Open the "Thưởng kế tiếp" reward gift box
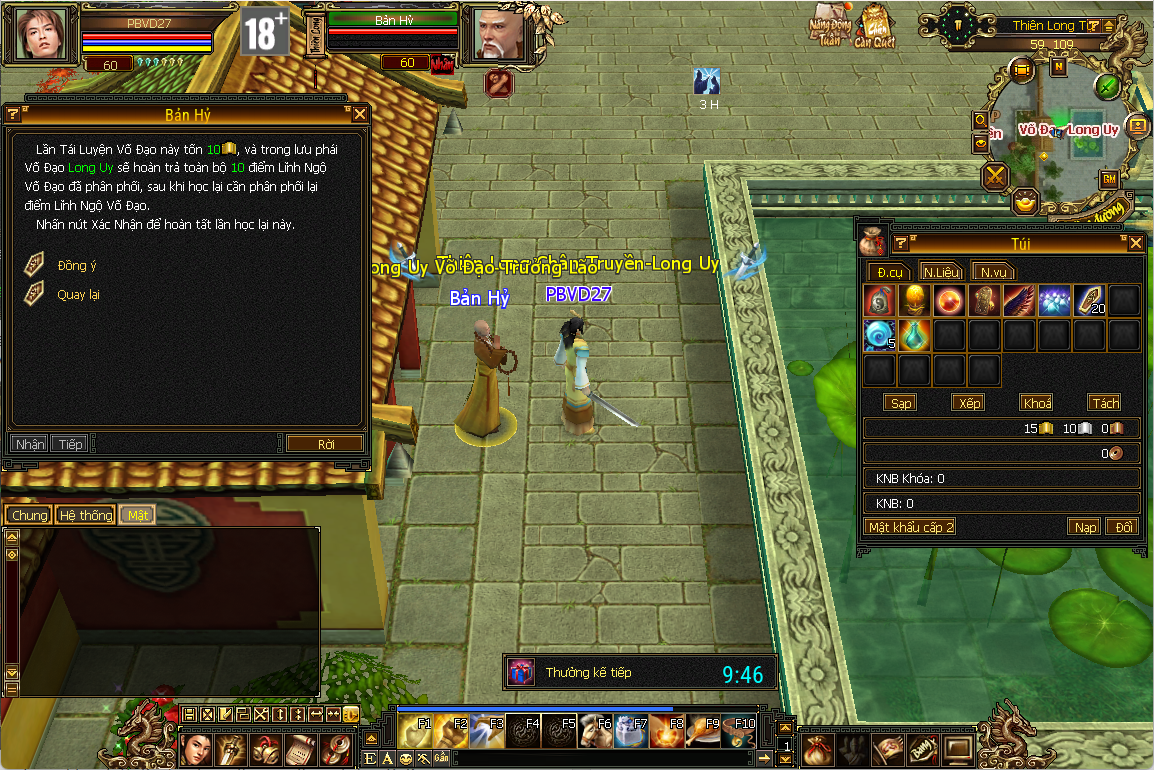Viewport: 1154px width, 770px height. coord(522,673)
